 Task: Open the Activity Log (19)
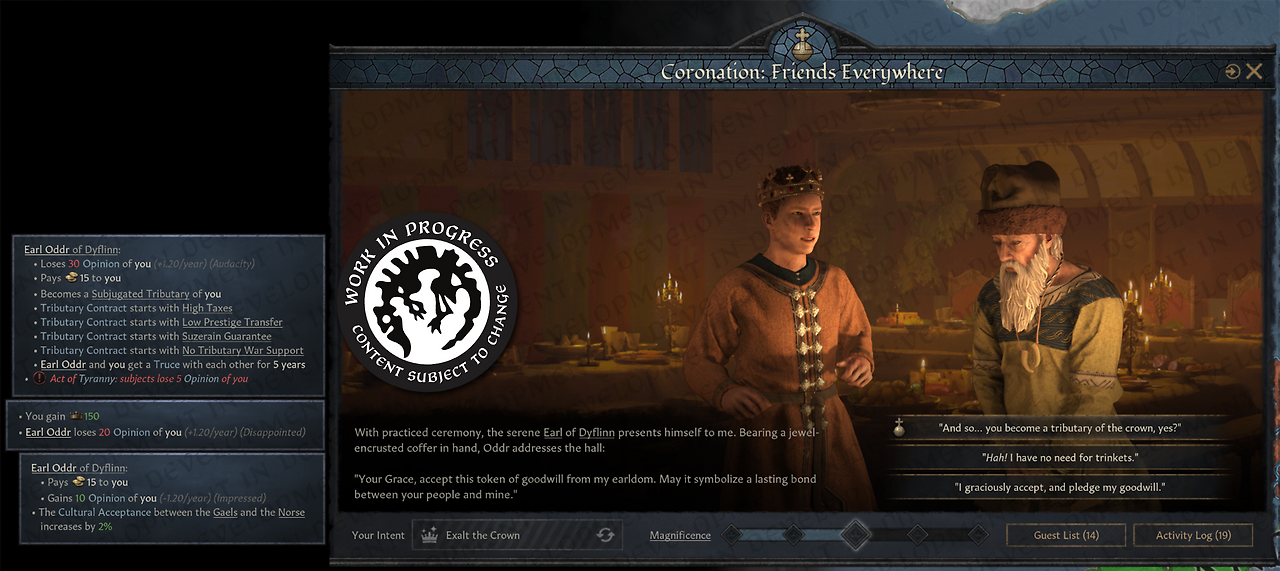coord(1193,535)
